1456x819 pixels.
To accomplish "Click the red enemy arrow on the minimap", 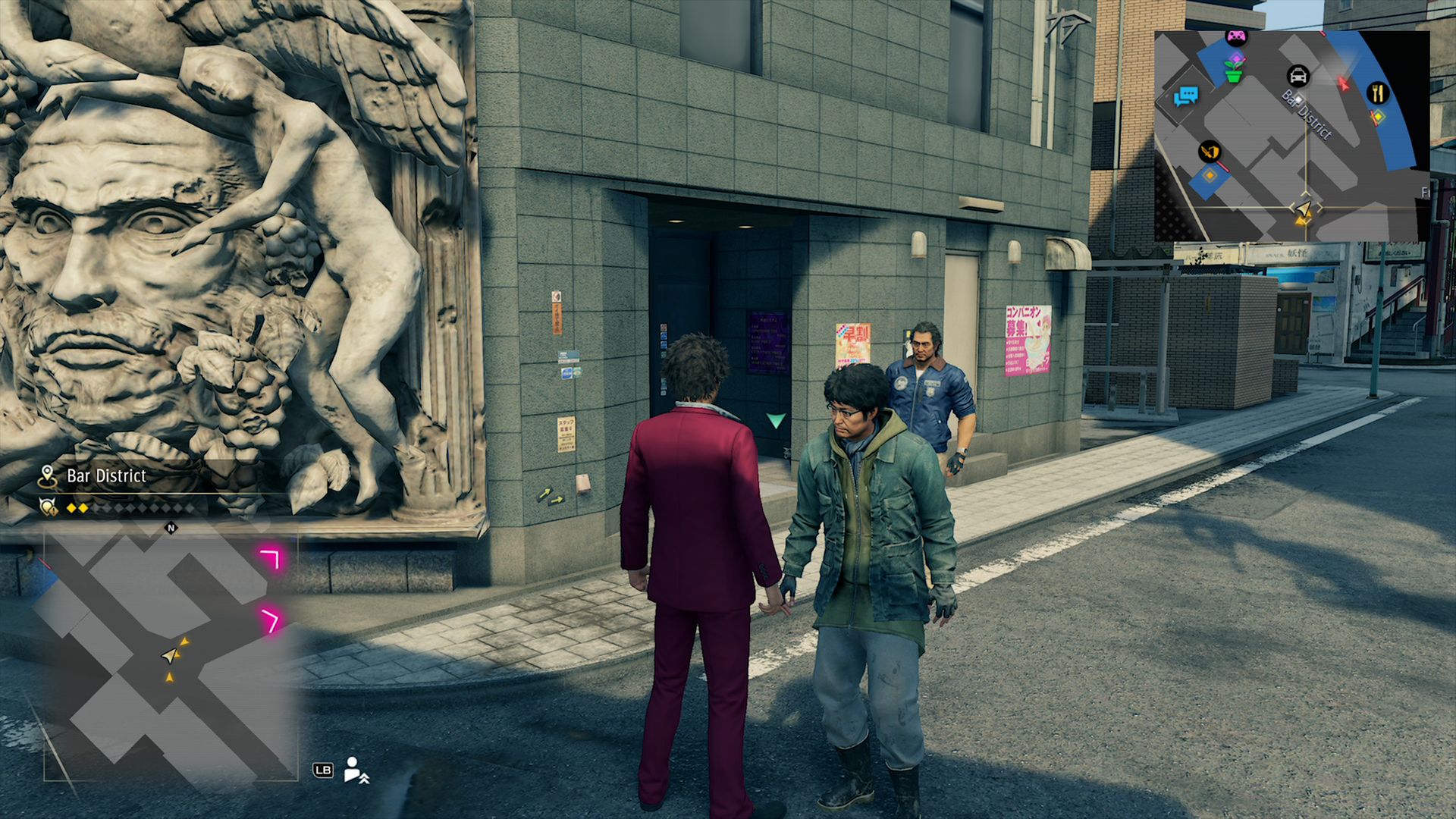I will (1343, 84).
